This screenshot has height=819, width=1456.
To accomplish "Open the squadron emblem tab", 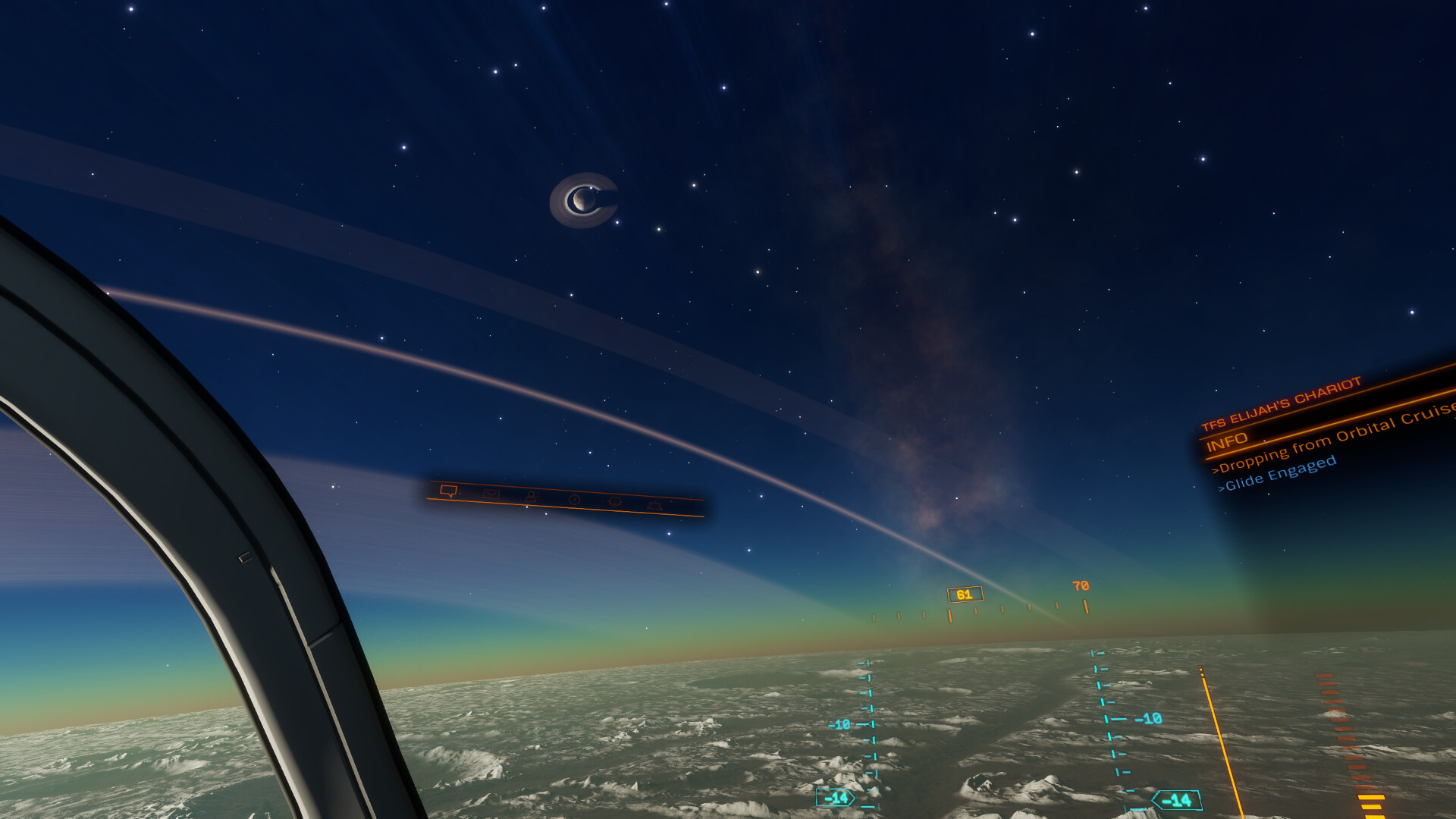I will tap(615, 502).
